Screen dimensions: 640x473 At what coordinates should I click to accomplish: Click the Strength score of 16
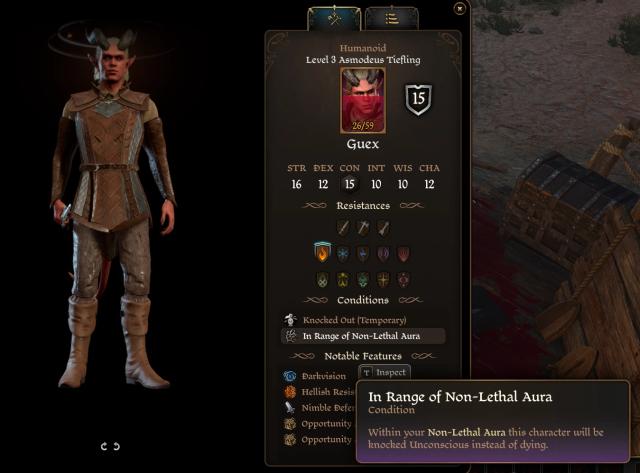pyautogui.click(x=296, y=183)
